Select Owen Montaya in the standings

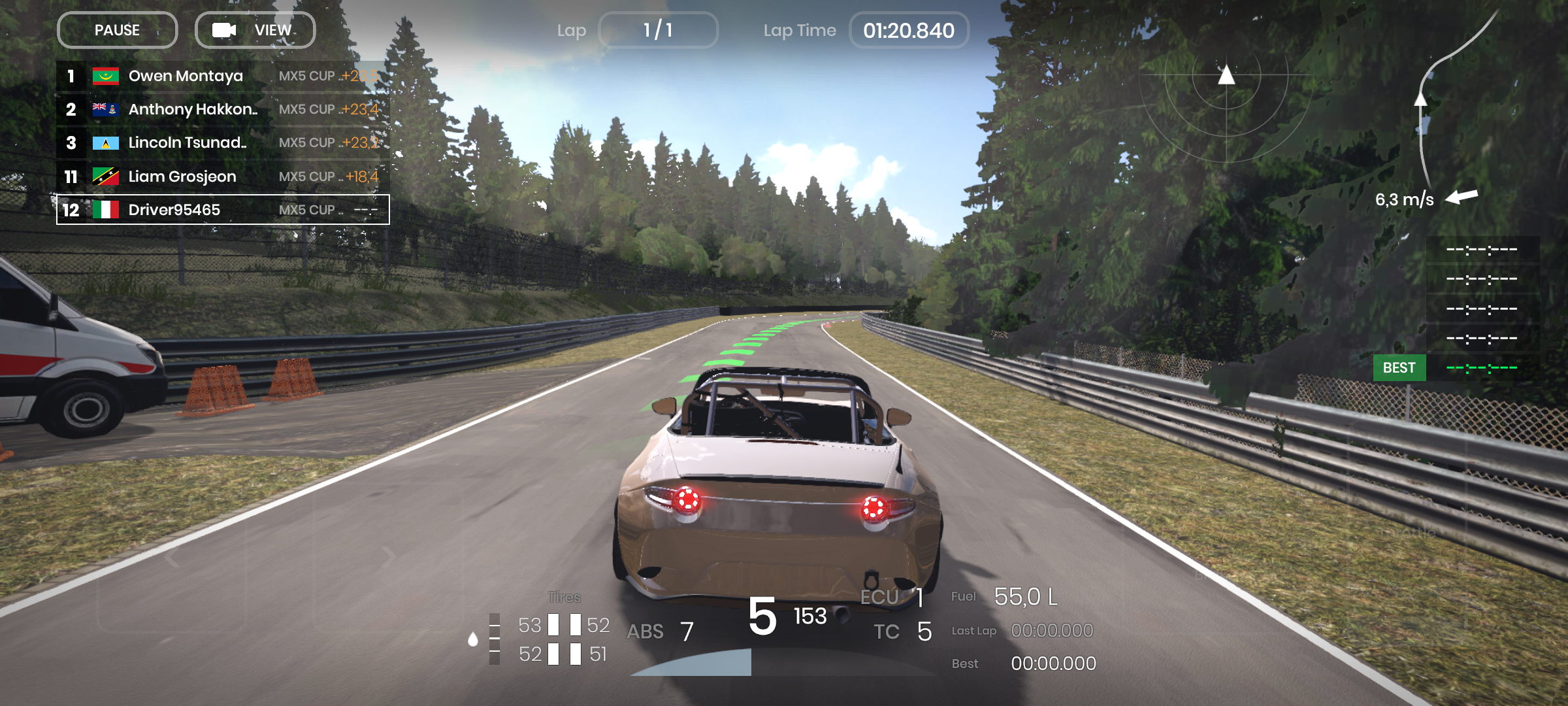222,76
